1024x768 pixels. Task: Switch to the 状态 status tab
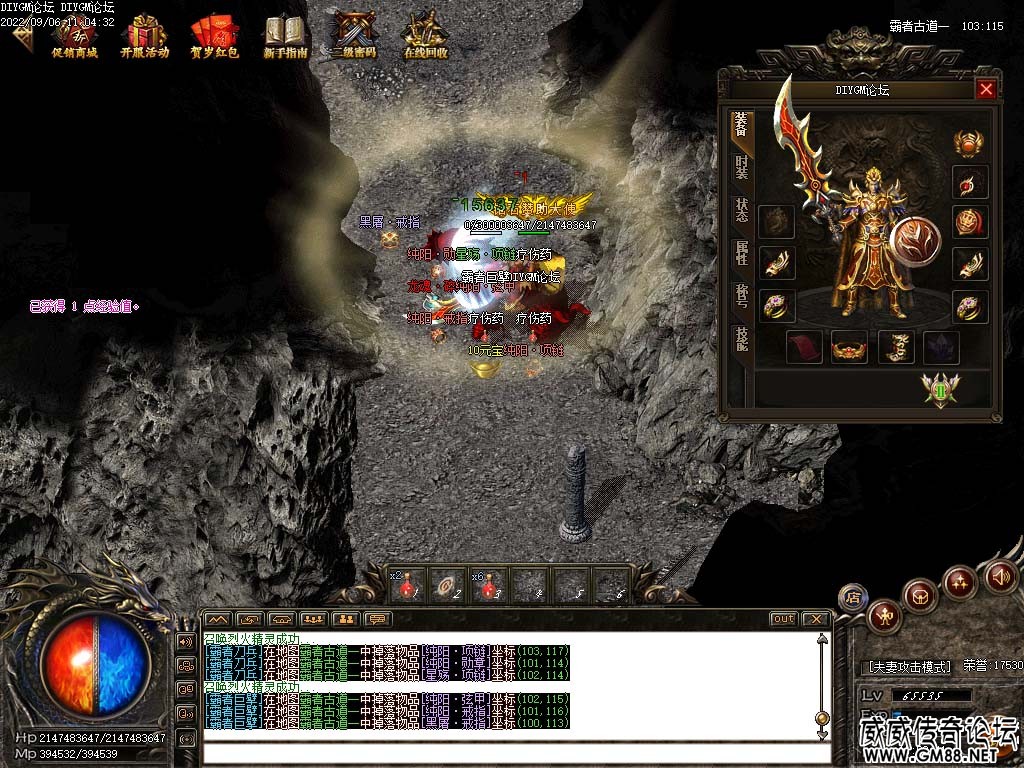[x=741, y=210]
